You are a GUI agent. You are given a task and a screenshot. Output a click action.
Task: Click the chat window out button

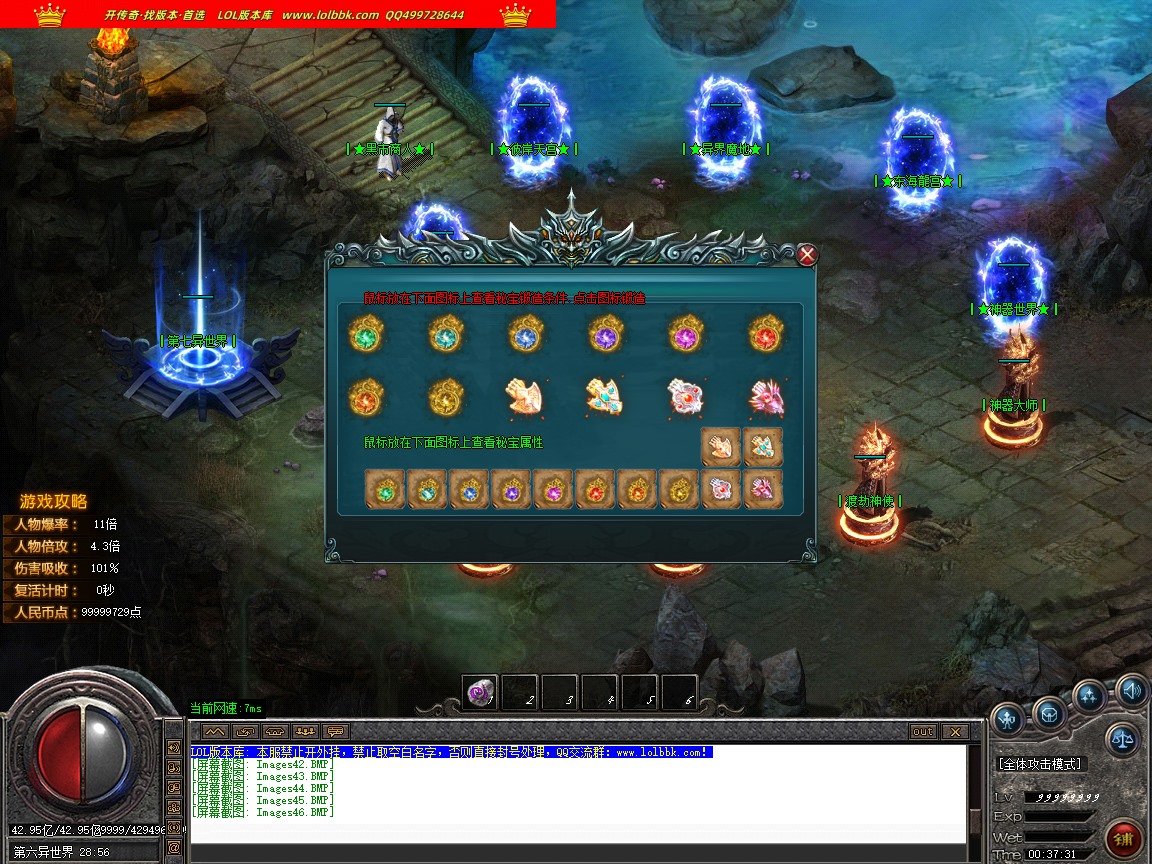[x=923, y=732]
